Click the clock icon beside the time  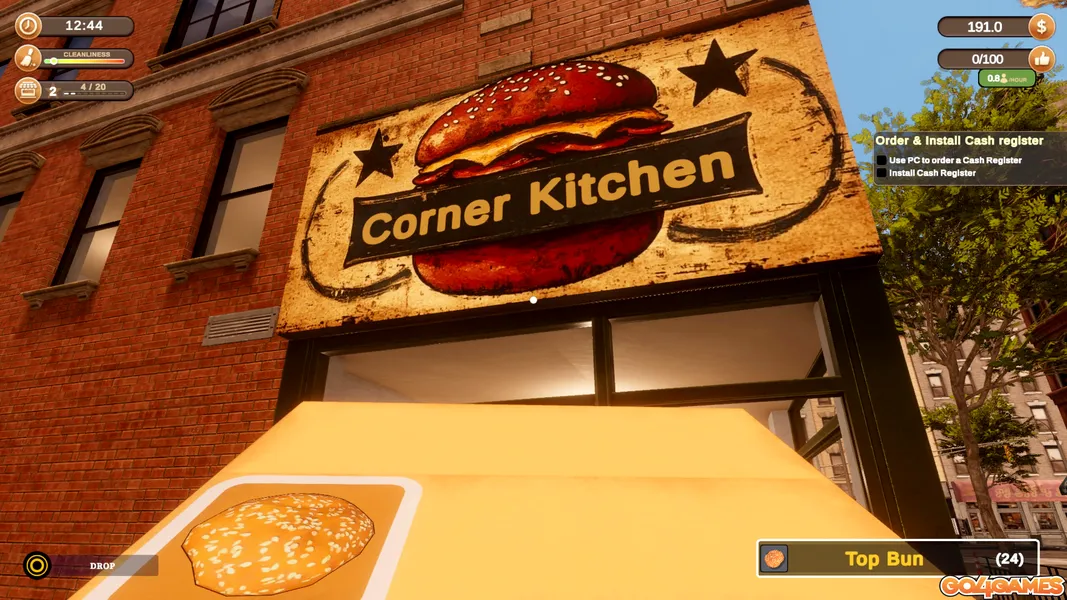click(x=28, y=25)
